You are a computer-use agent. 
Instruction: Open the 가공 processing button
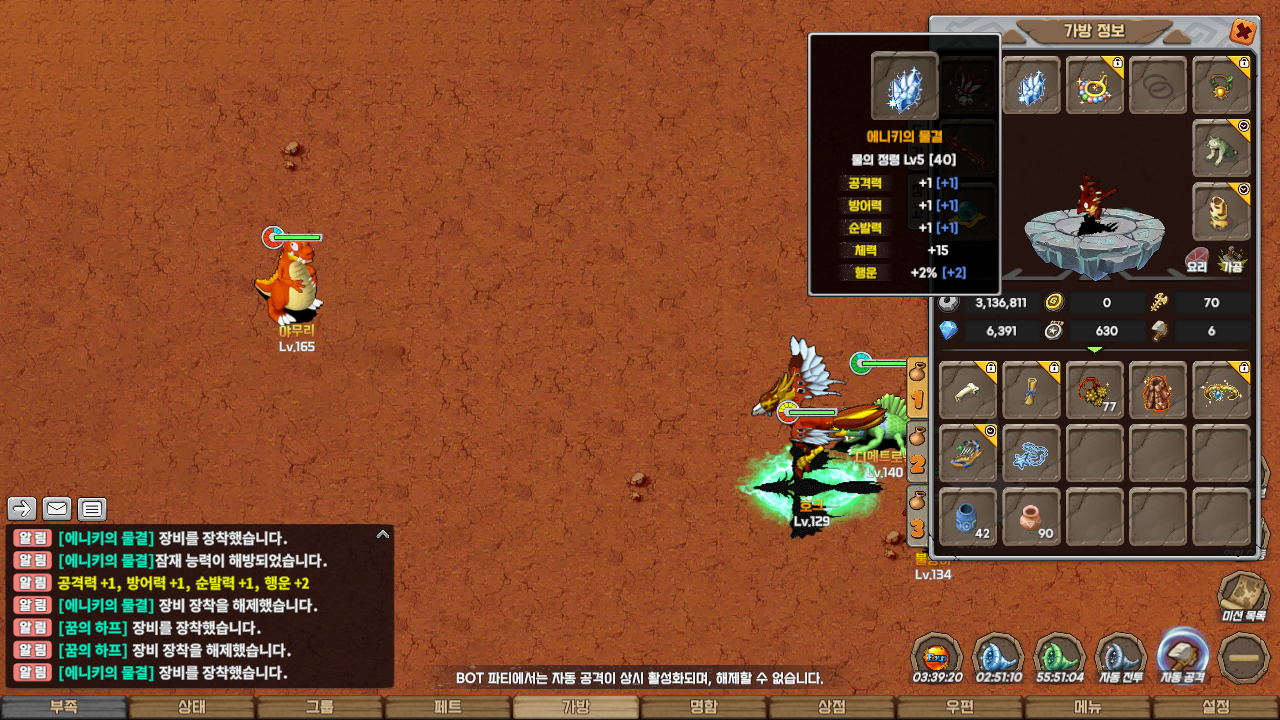point(1232,260)
